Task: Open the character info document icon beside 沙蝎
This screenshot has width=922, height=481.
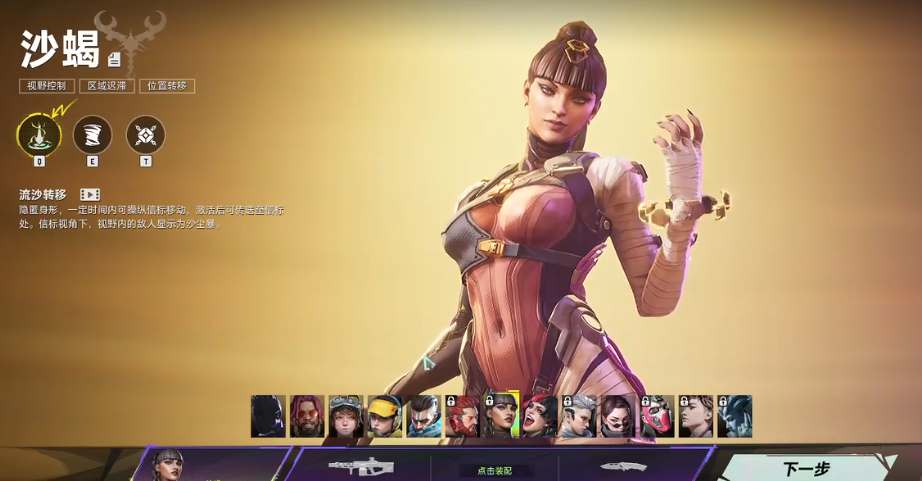Action: 115,59
